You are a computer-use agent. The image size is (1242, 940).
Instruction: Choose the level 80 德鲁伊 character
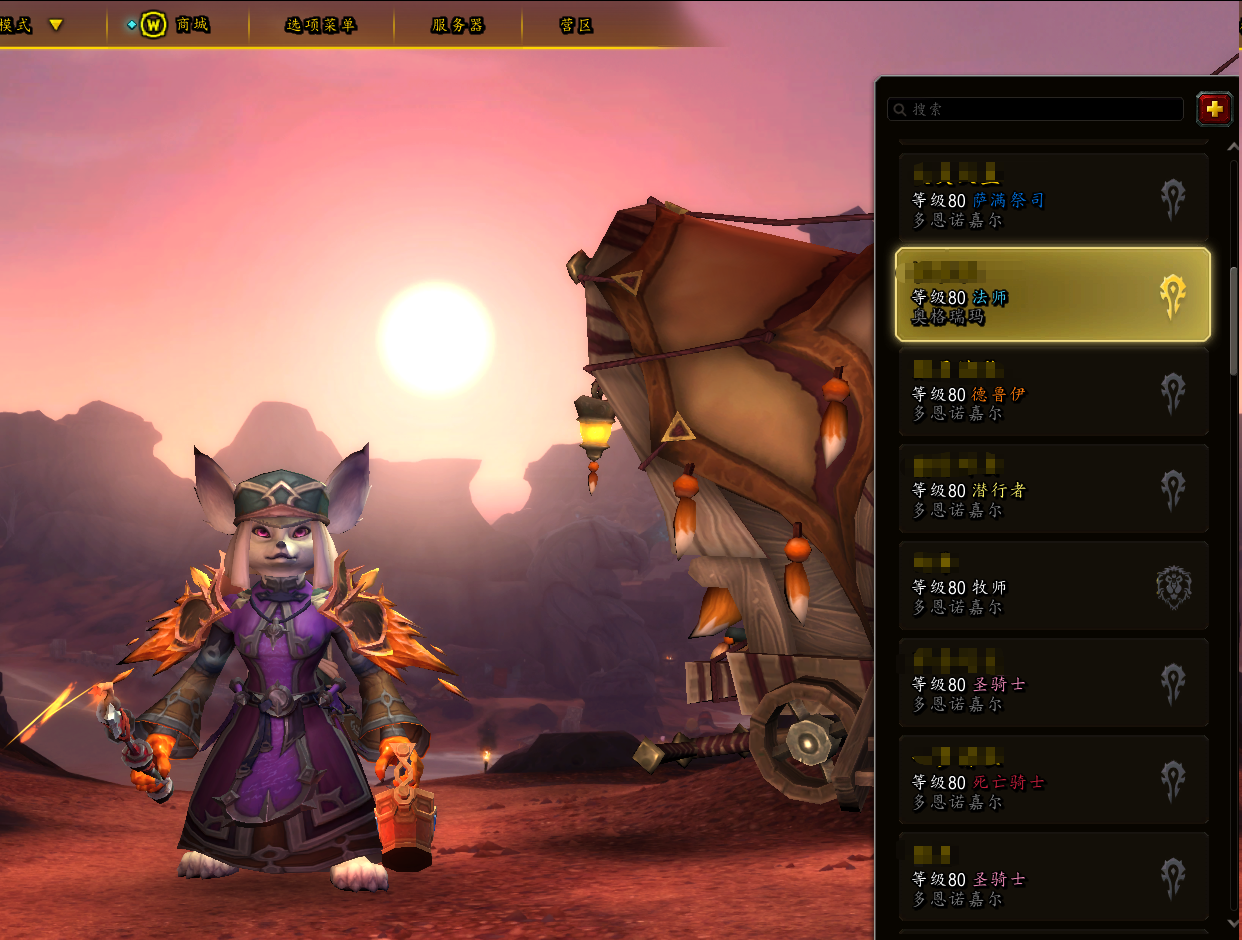(x=1053, y=392)
